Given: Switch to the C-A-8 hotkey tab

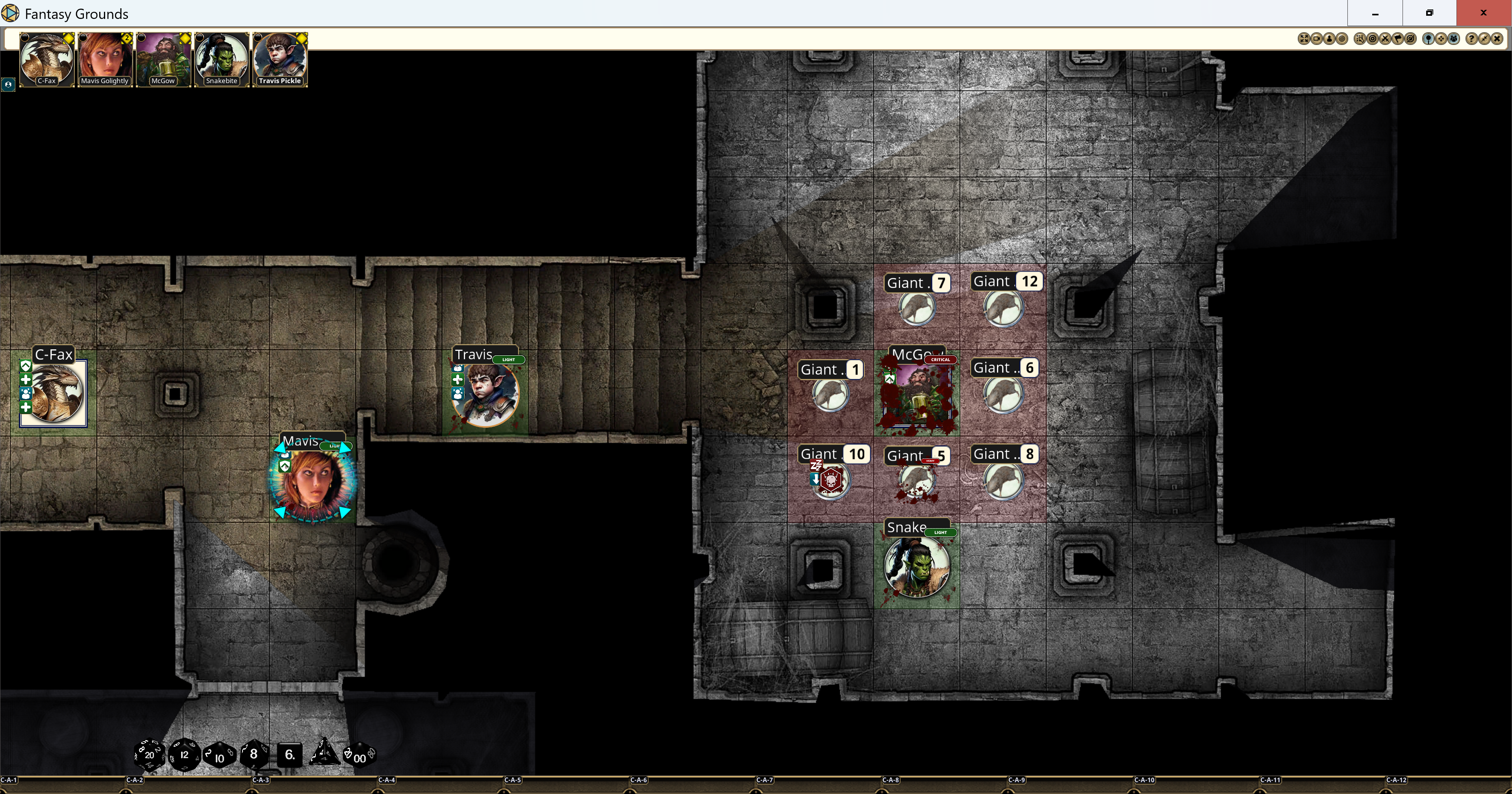Looking at the screenshot, I should [890, 781].
